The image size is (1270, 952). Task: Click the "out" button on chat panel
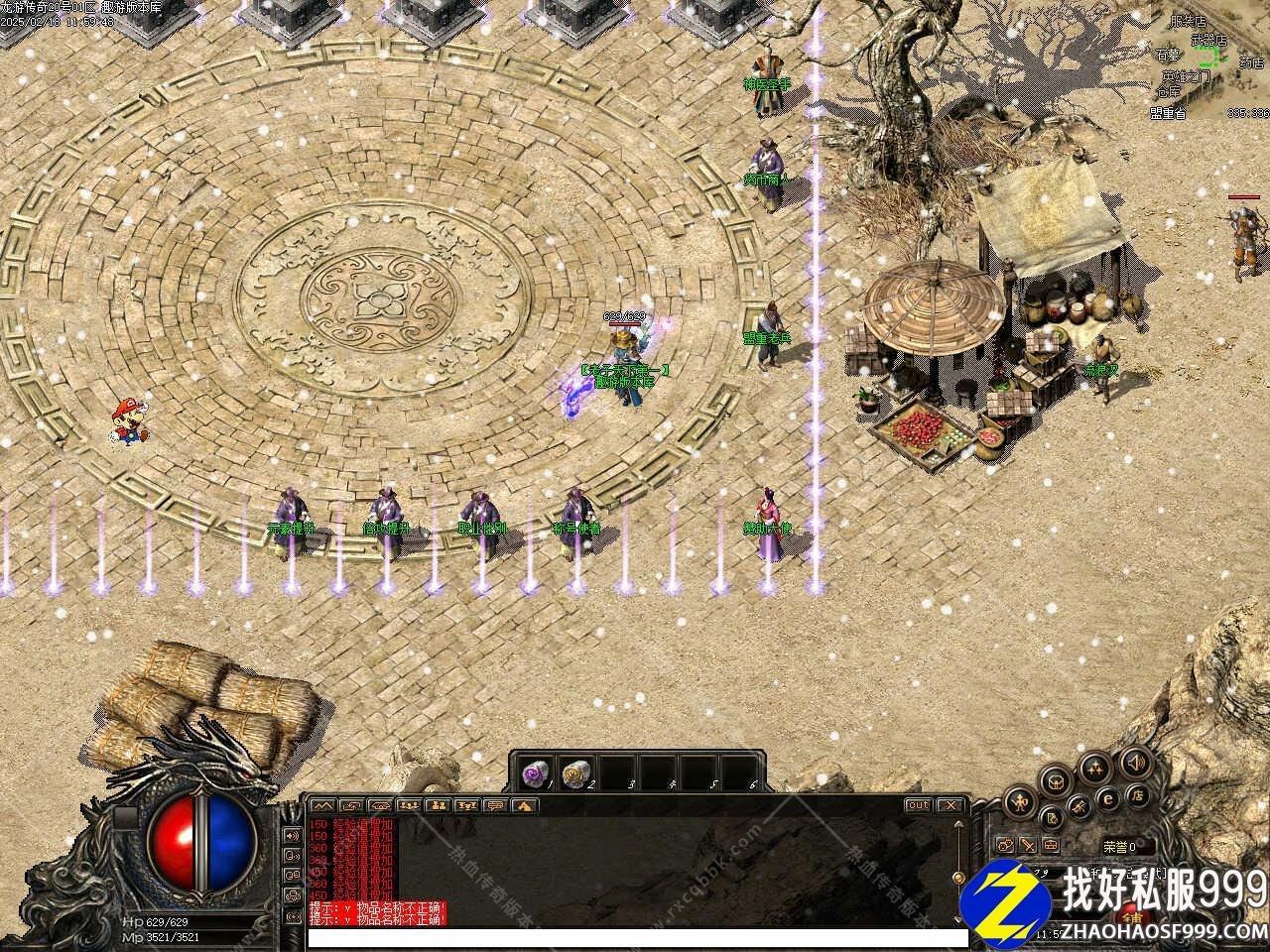pyautogui.click(x=918, y=805)
